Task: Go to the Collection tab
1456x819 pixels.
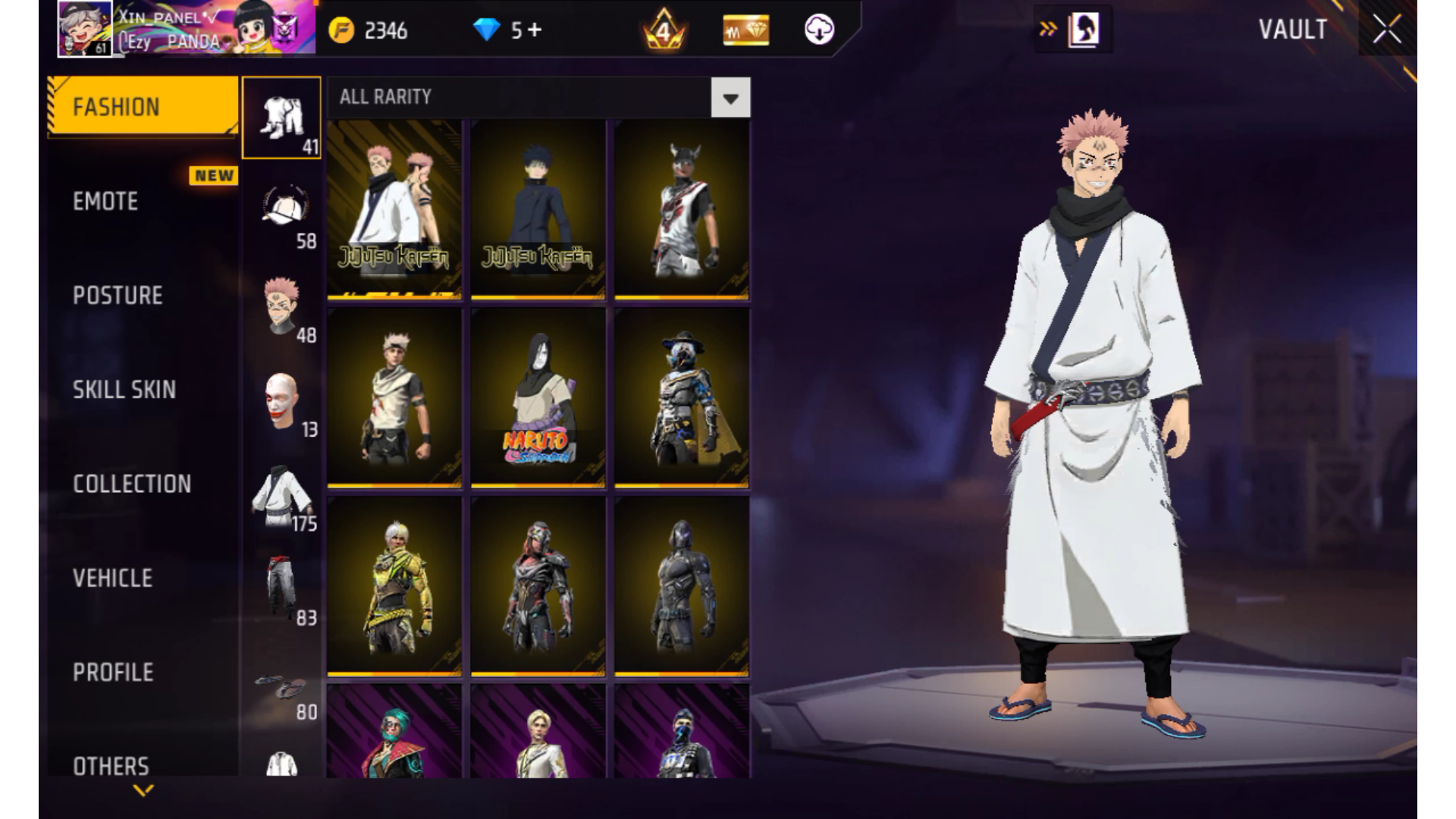Action: point(132,484)
